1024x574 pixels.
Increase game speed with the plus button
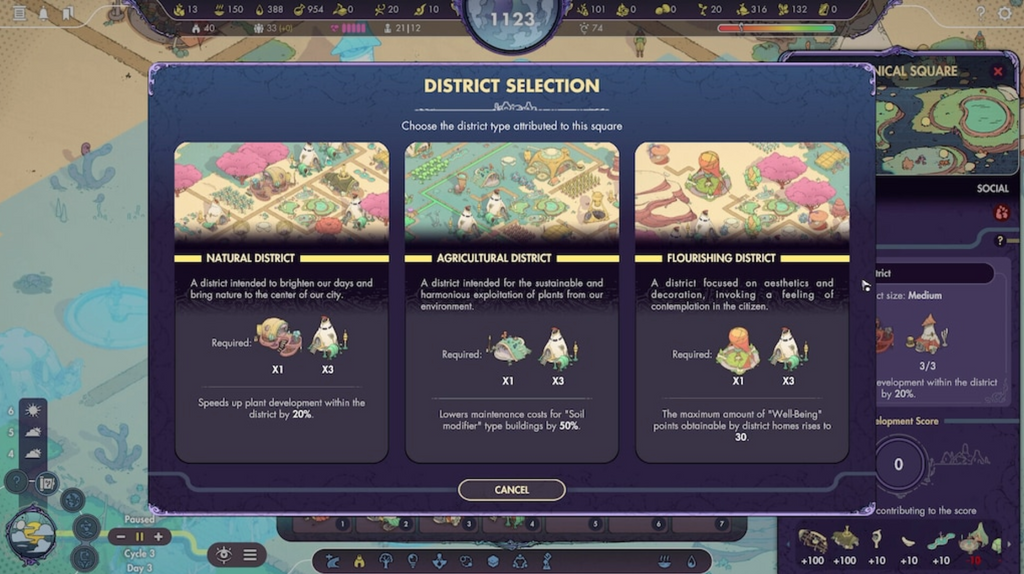157,537
